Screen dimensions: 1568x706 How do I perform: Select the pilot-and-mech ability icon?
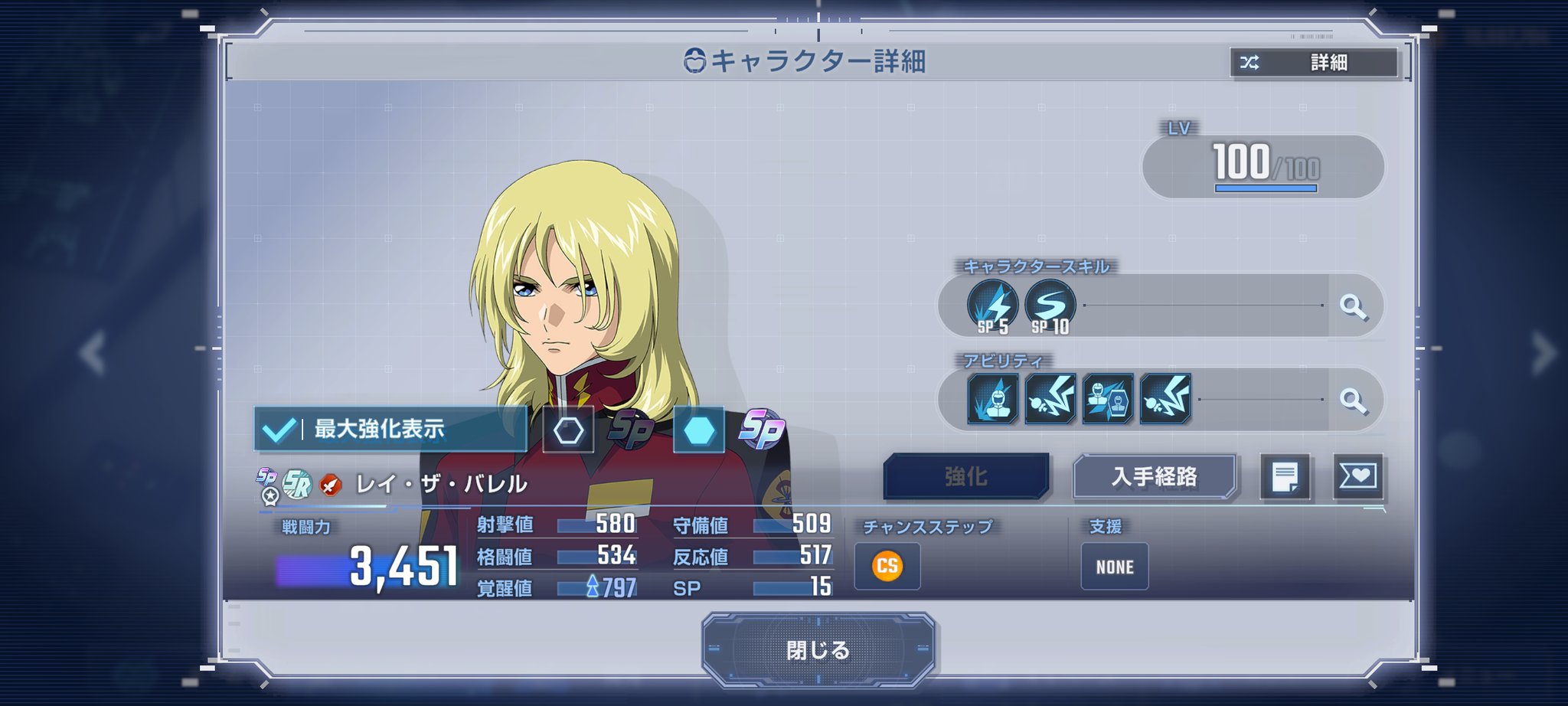[x=1108, y=399]
